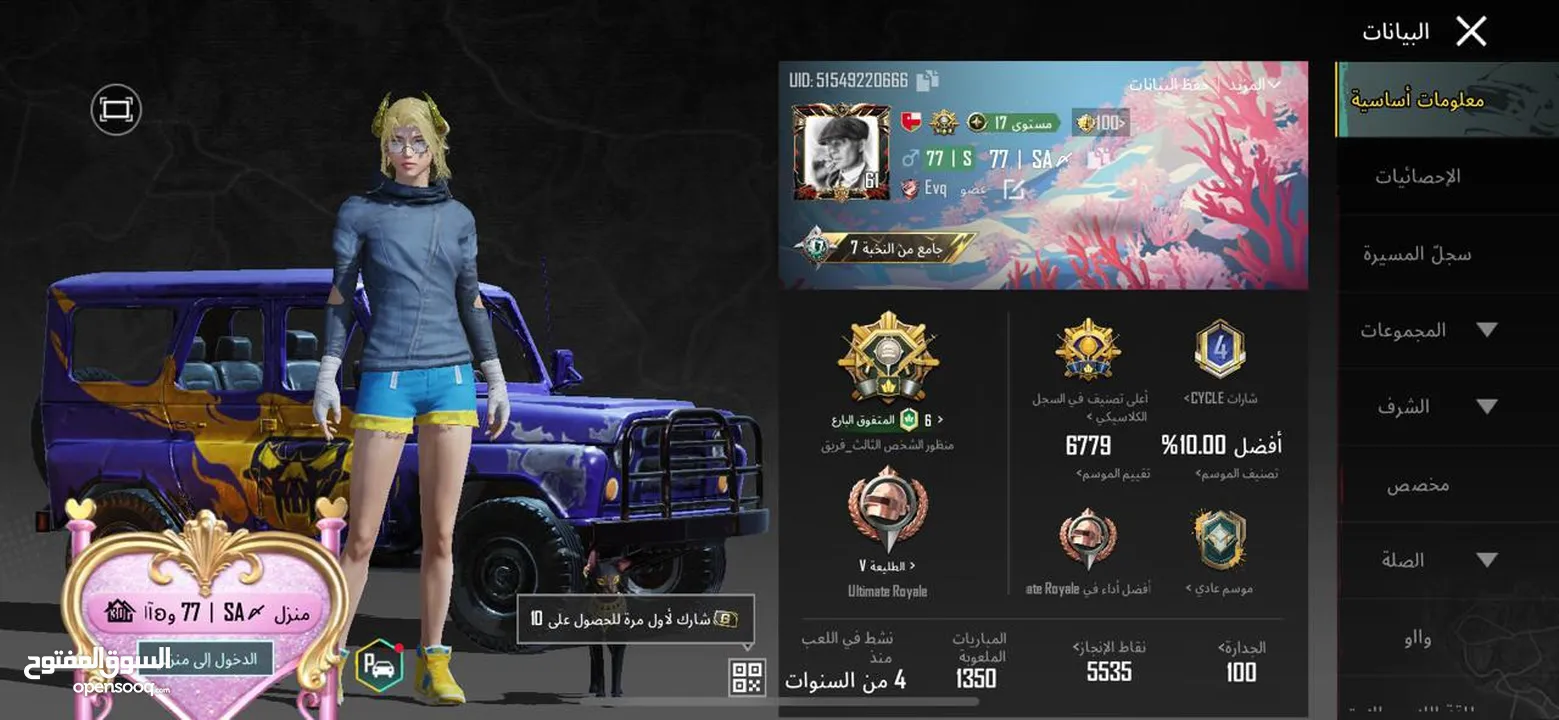Open the Basic Info tab (معلومات أساسية)
The height and width of the screenshot is (720, 1559).
[1417, 100]
